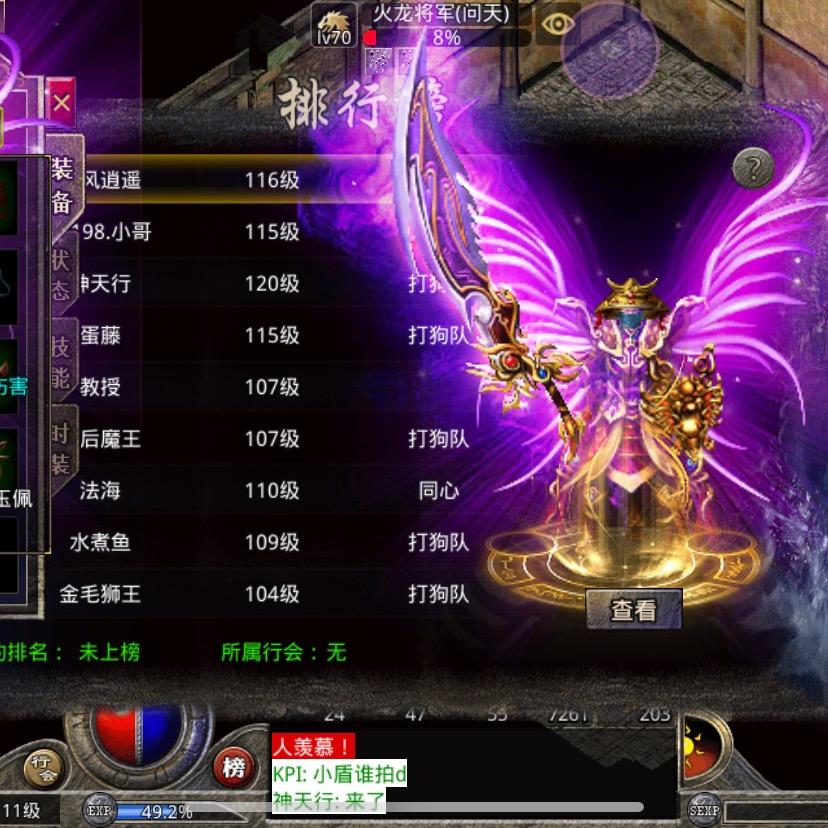Click the 查看 view button
The height and width of the screenshot is (828, 828).
click(x=633, y=609)
